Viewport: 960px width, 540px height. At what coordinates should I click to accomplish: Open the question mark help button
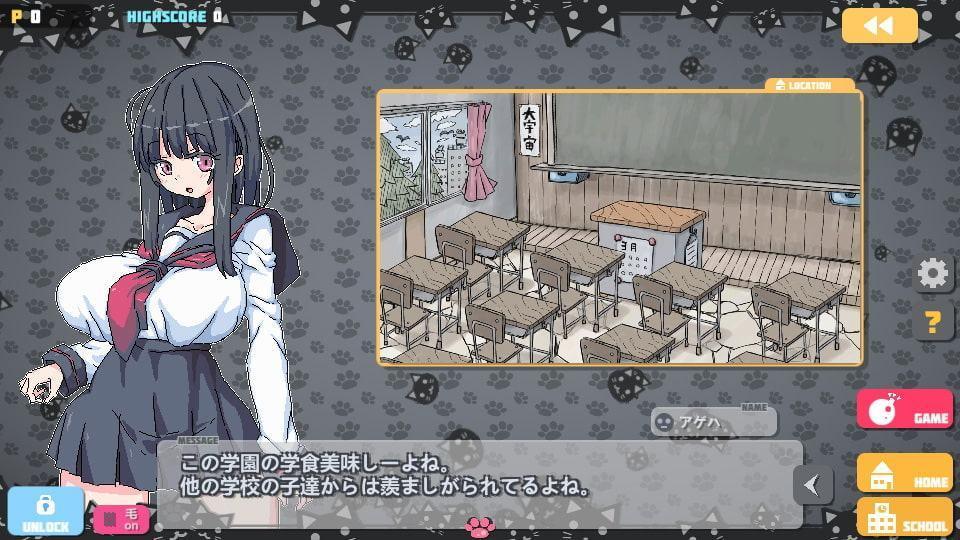[932, 322]
